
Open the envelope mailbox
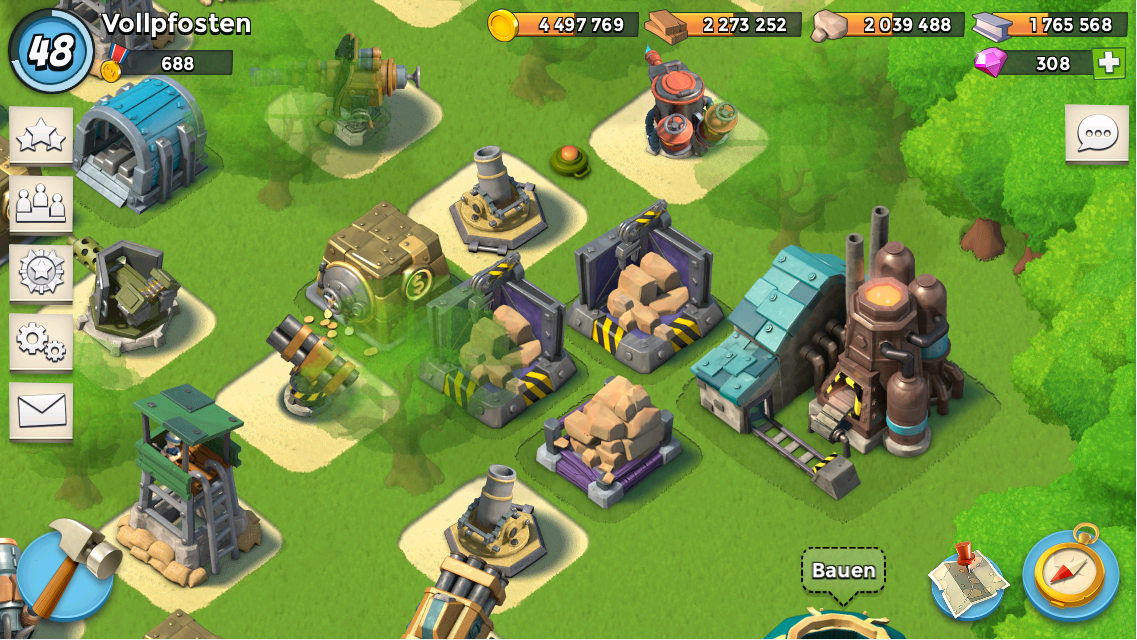(x=41, y=410)
